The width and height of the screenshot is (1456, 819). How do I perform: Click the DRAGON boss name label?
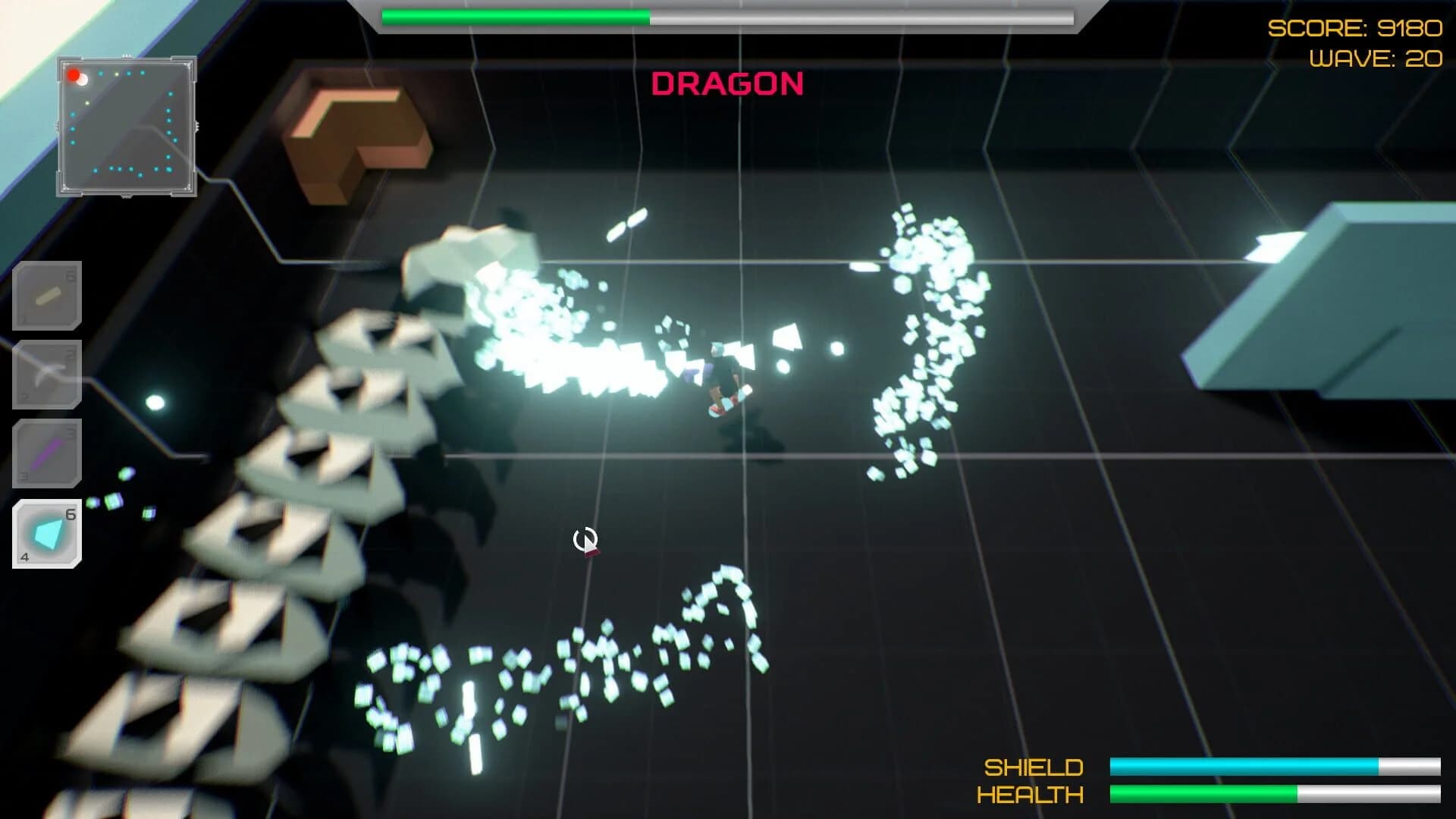click(x=728, y=85)
